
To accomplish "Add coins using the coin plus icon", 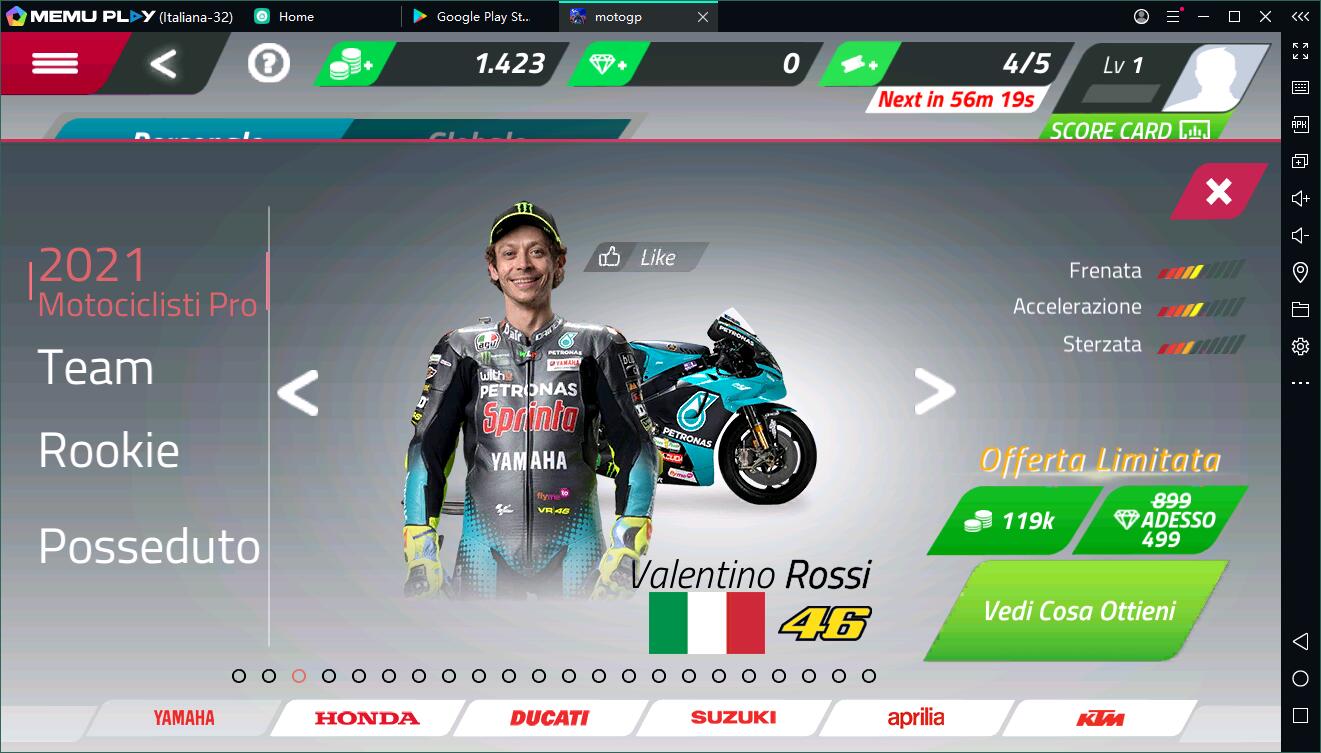I will tap(350, 62).
